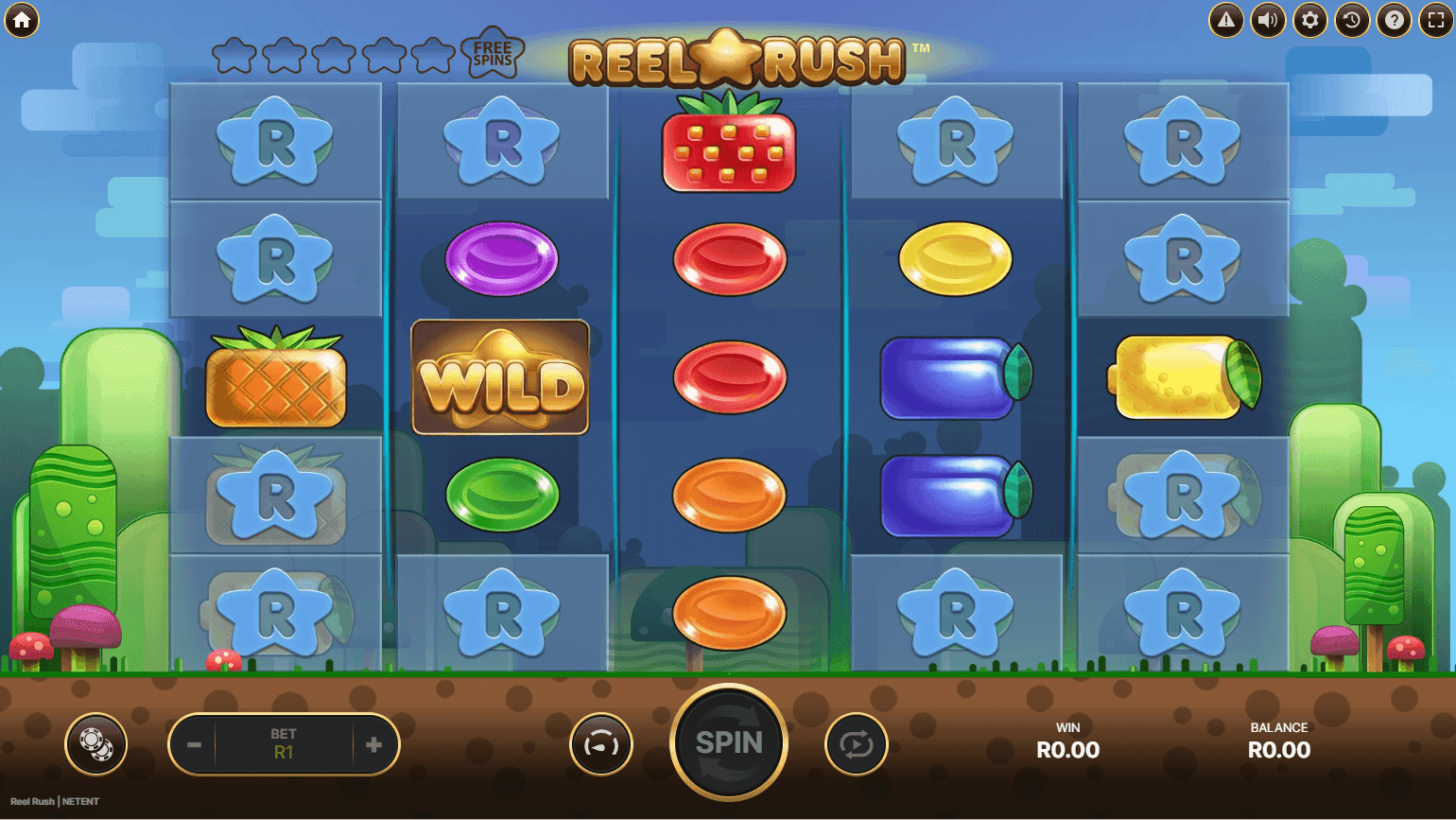View the game history
Image resolution: width=1456 pixels, height=820 pixels.
(x=1351, y=19)
